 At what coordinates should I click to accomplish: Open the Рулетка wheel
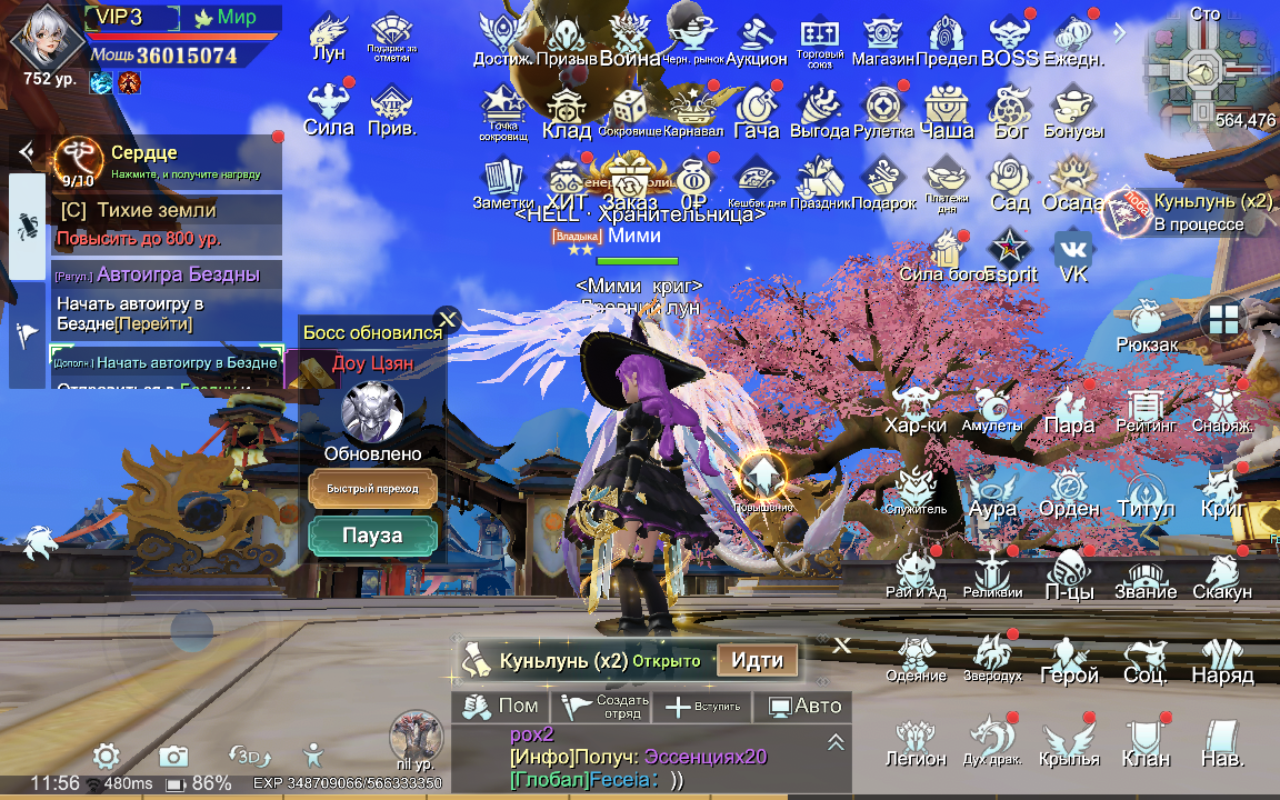coord(883,112)
